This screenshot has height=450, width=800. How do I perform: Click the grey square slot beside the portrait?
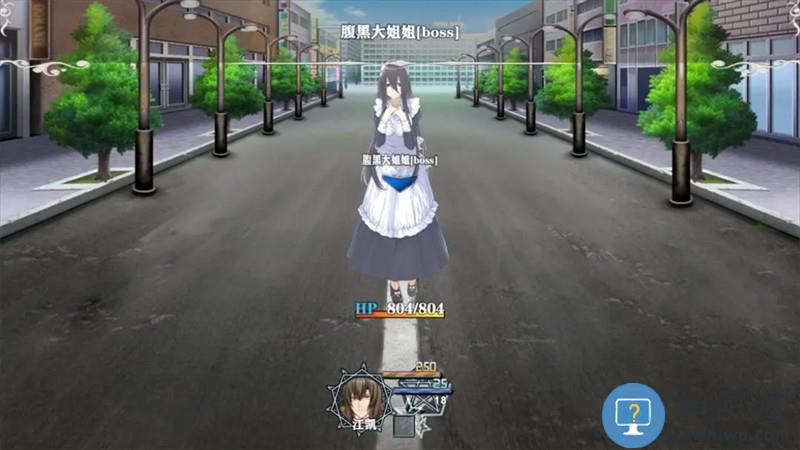point(403,426)
